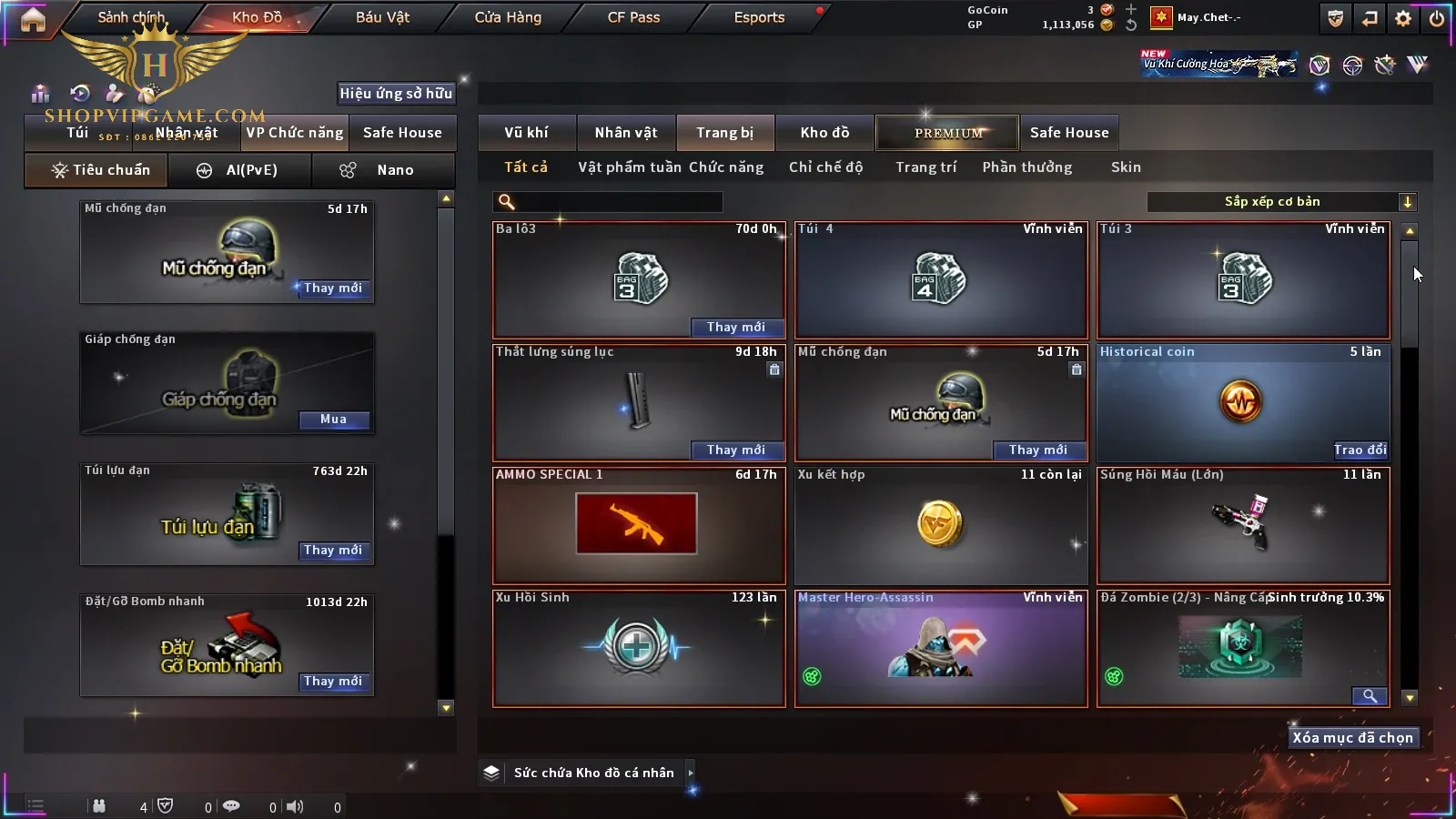Screen dimensions: 1456x819
Task: Select the AMMO SPECIAL 1 item
Action: [638, 526]
